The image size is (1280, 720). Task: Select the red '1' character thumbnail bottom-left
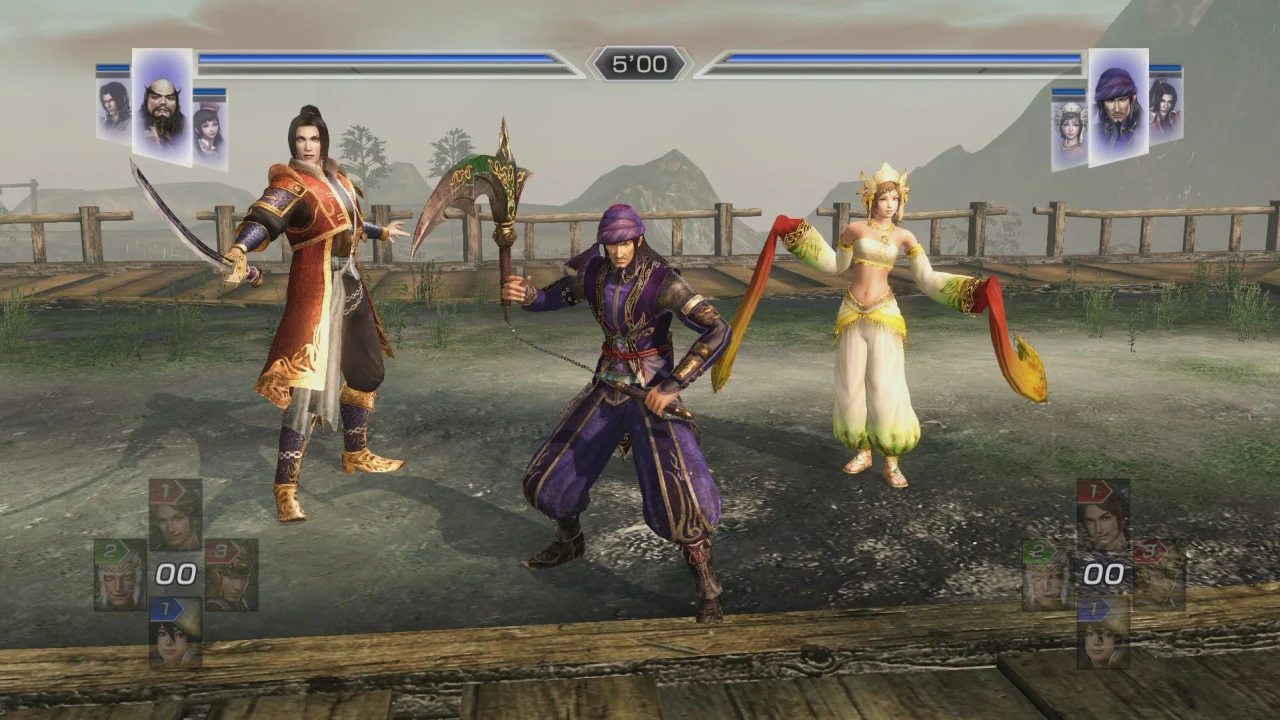click(x=175, y=515)
